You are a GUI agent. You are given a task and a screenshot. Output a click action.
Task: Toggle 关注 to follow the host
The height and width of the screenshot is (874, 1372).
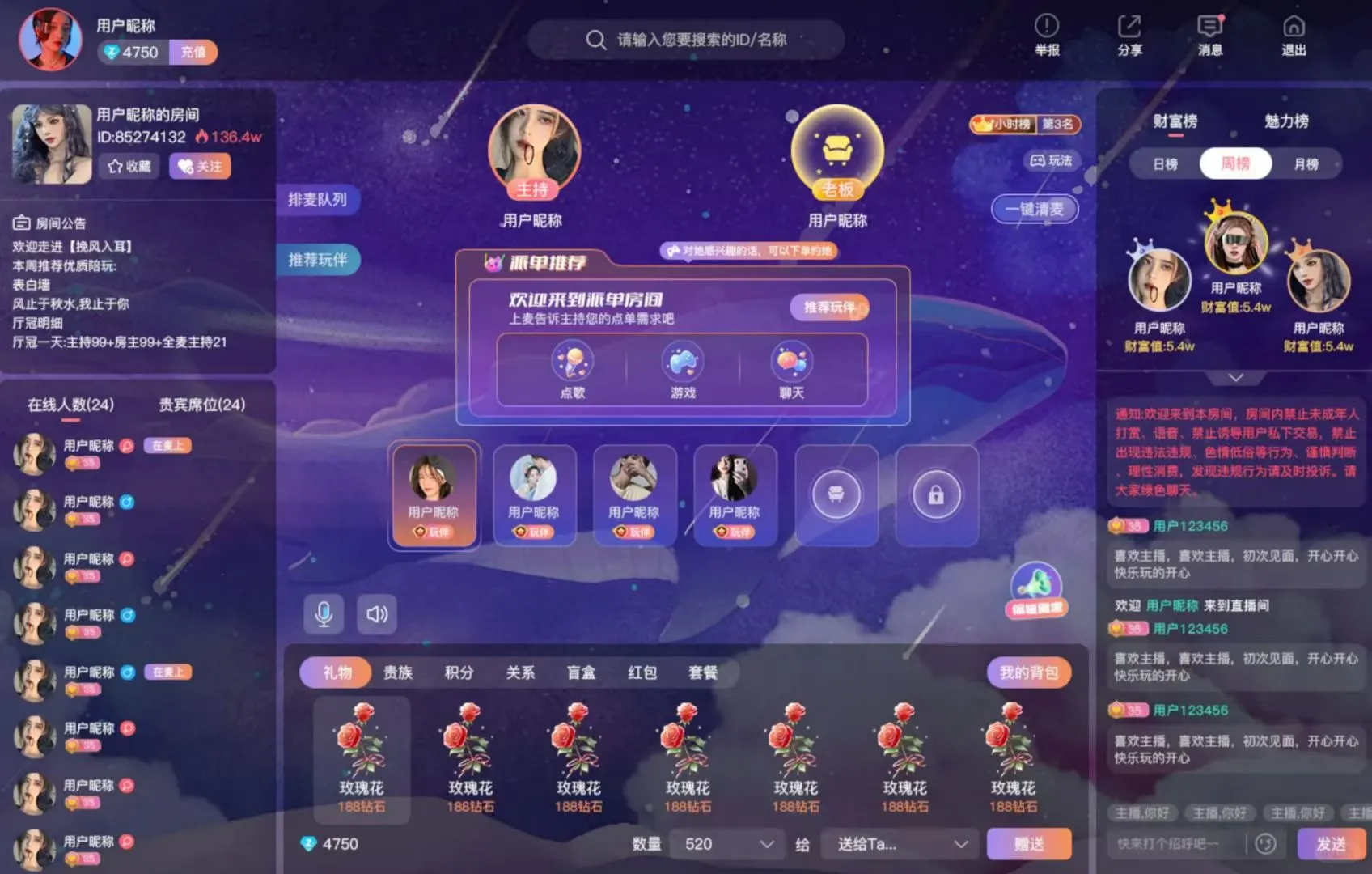200,166
